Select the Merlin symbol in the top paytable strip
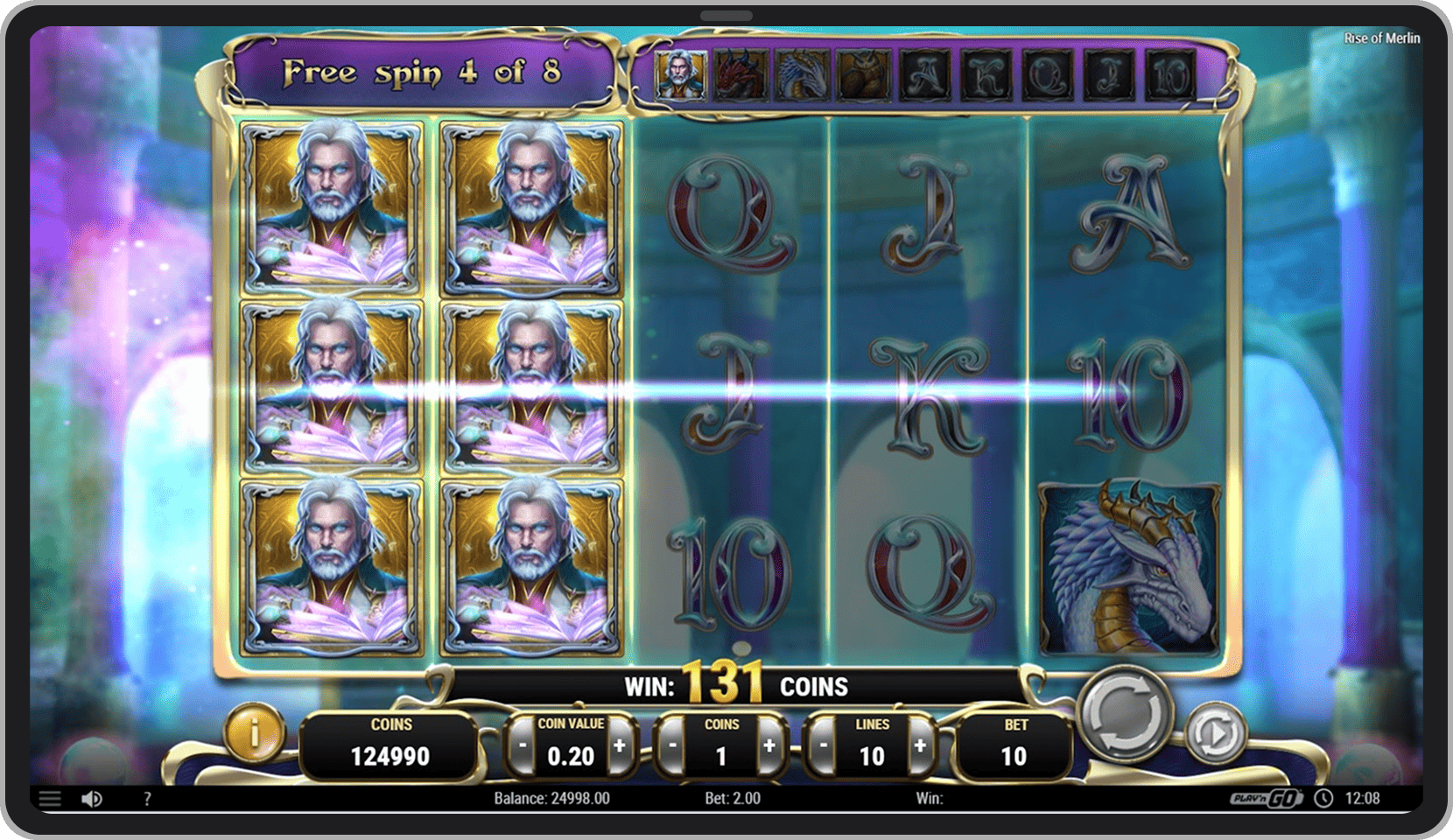 pyautogui.click(x=682, y=74)
